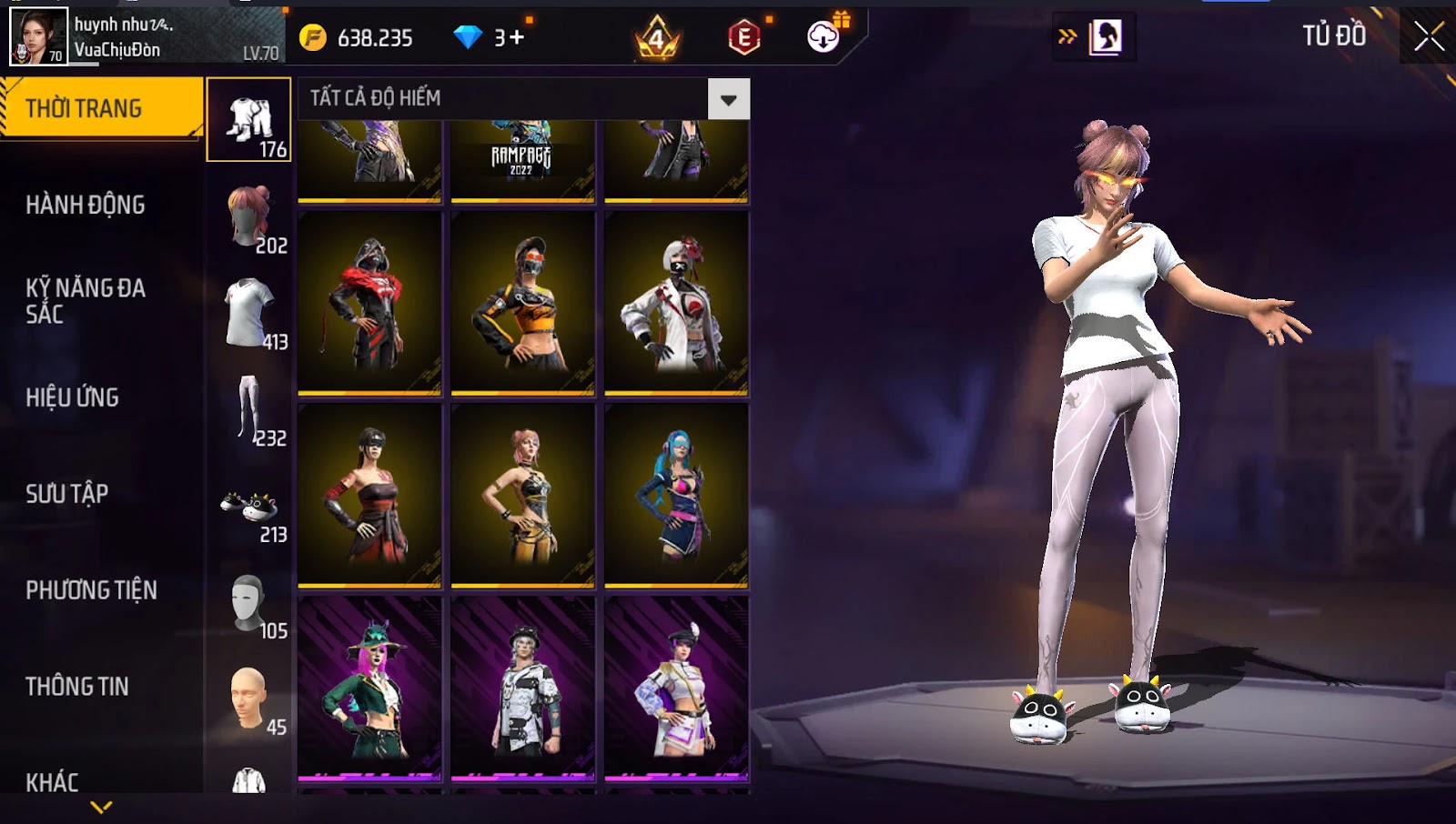Image resolution: width=1456 pixels, height=824 pixels.
Task: Open the Hành Động category
Action: pyautogui.click(x=86, y=205)
